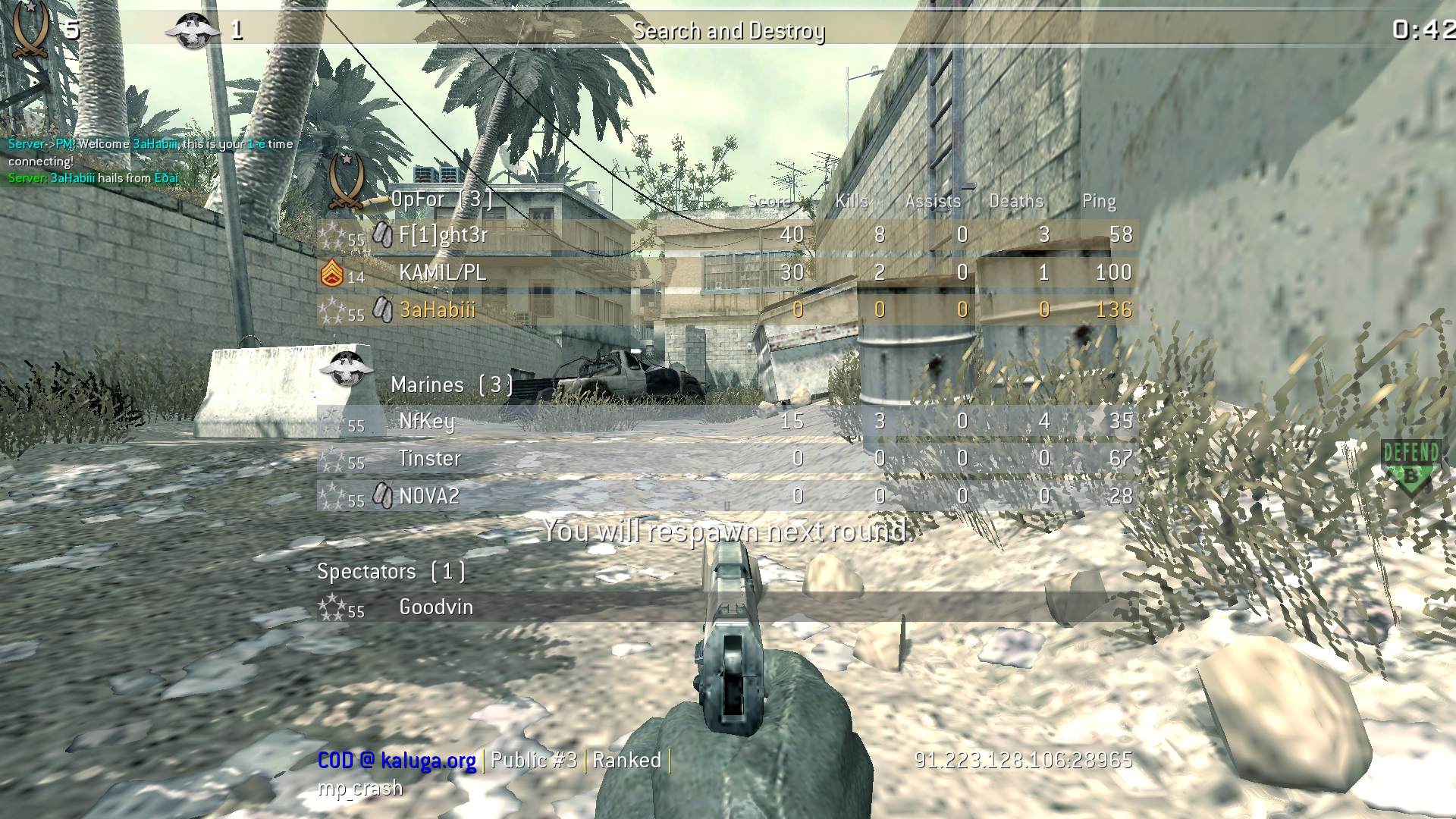Select the Ranked mode indicator
1456x819 pixels.
click(x=629, y=760)
